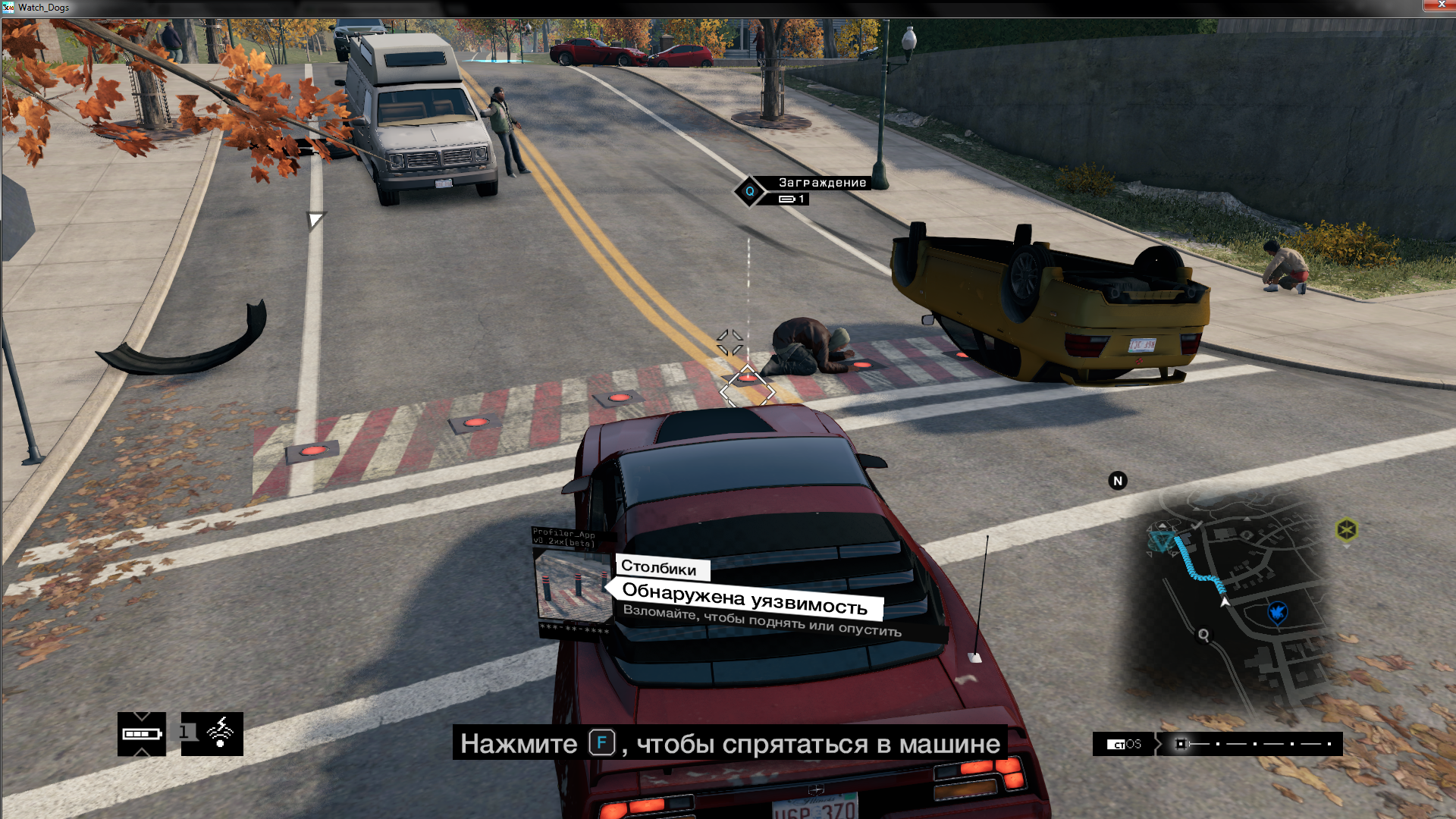Viewport: 1456px width, 819px height.
Task: Open the Profiler bollards thumbnail
Action: click(x=573, y=585)
